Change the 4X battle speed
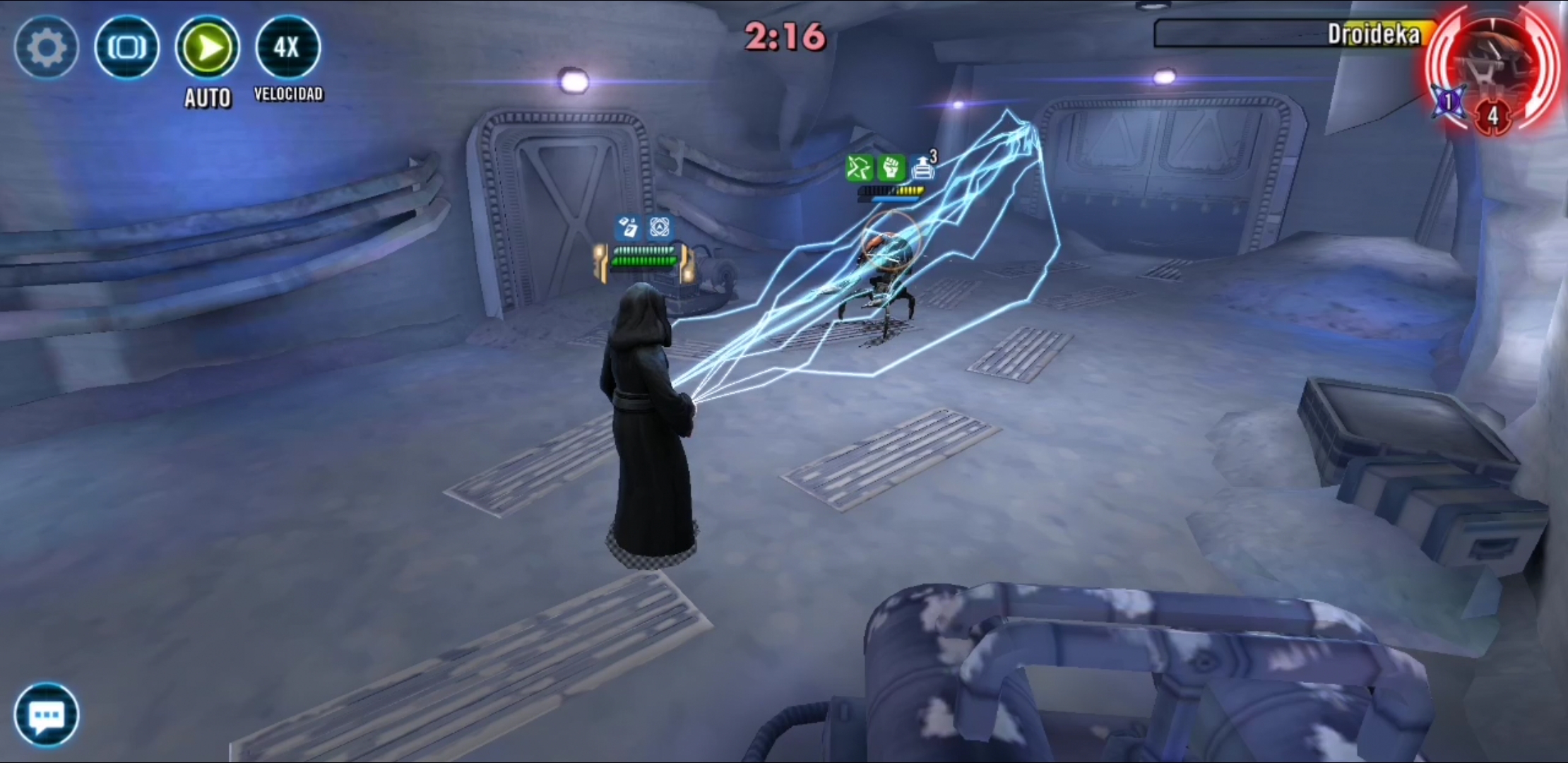 [x=287, y=48]
